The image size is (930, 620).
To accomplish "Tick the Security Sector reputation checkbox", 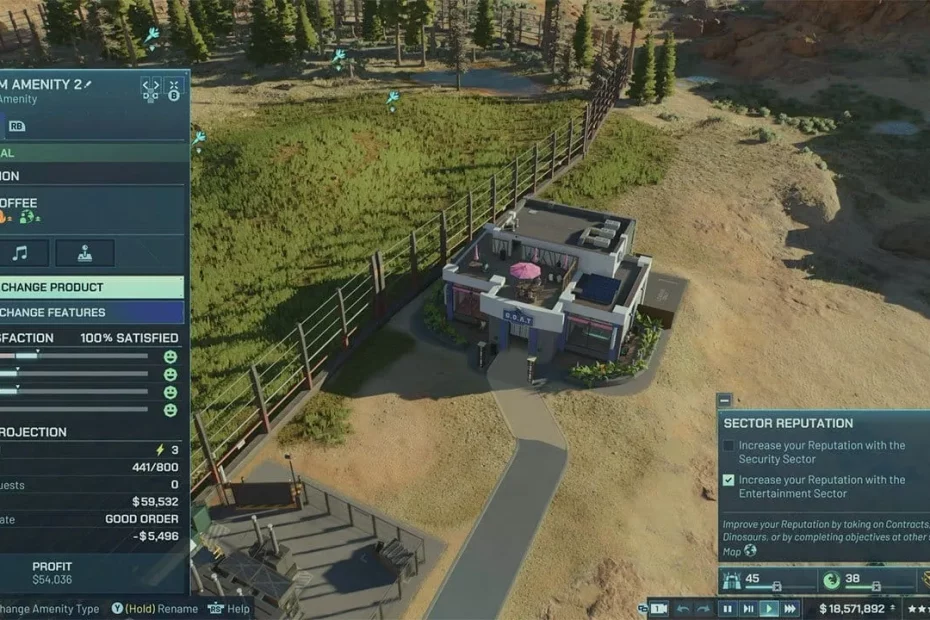I will pyautogui.click(x=729, y=446).
